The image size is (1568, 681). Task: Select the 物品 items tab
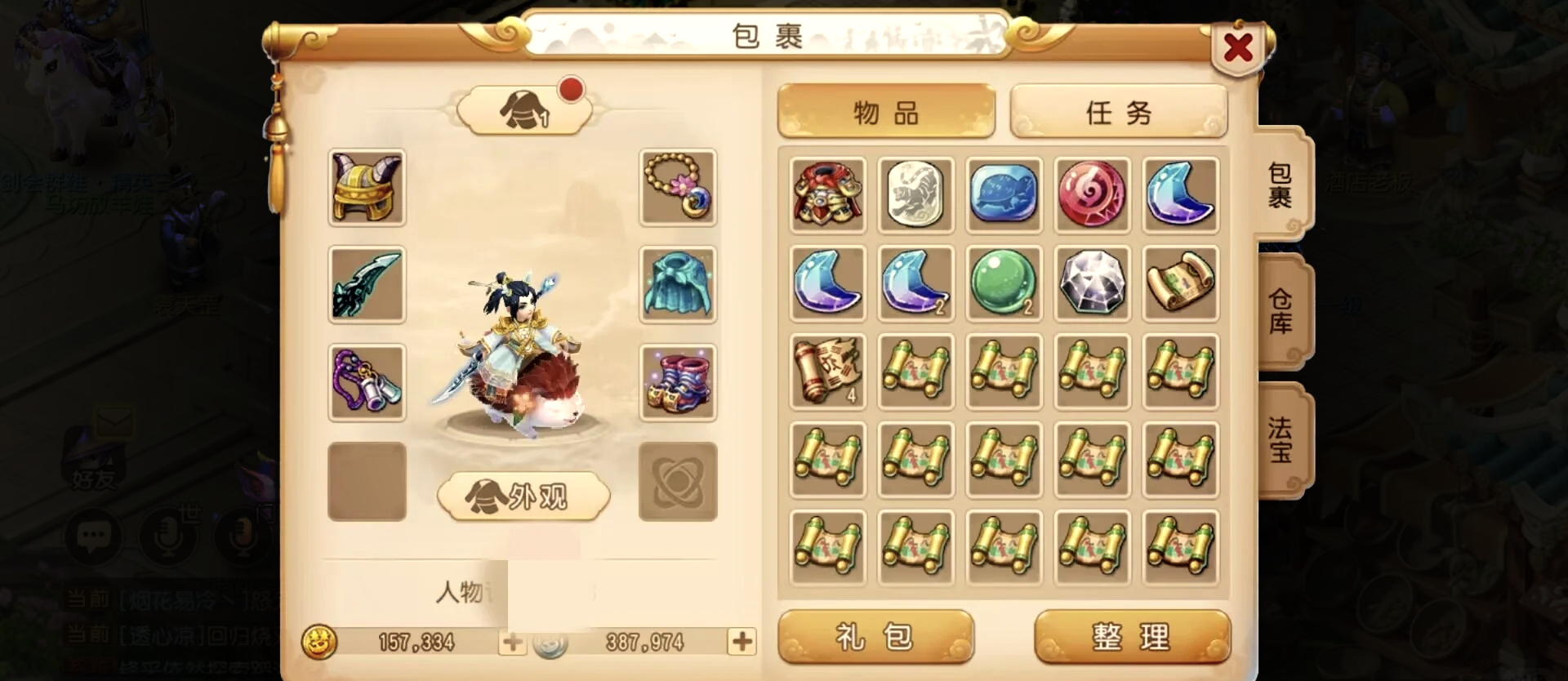click(x=886, y=112)
